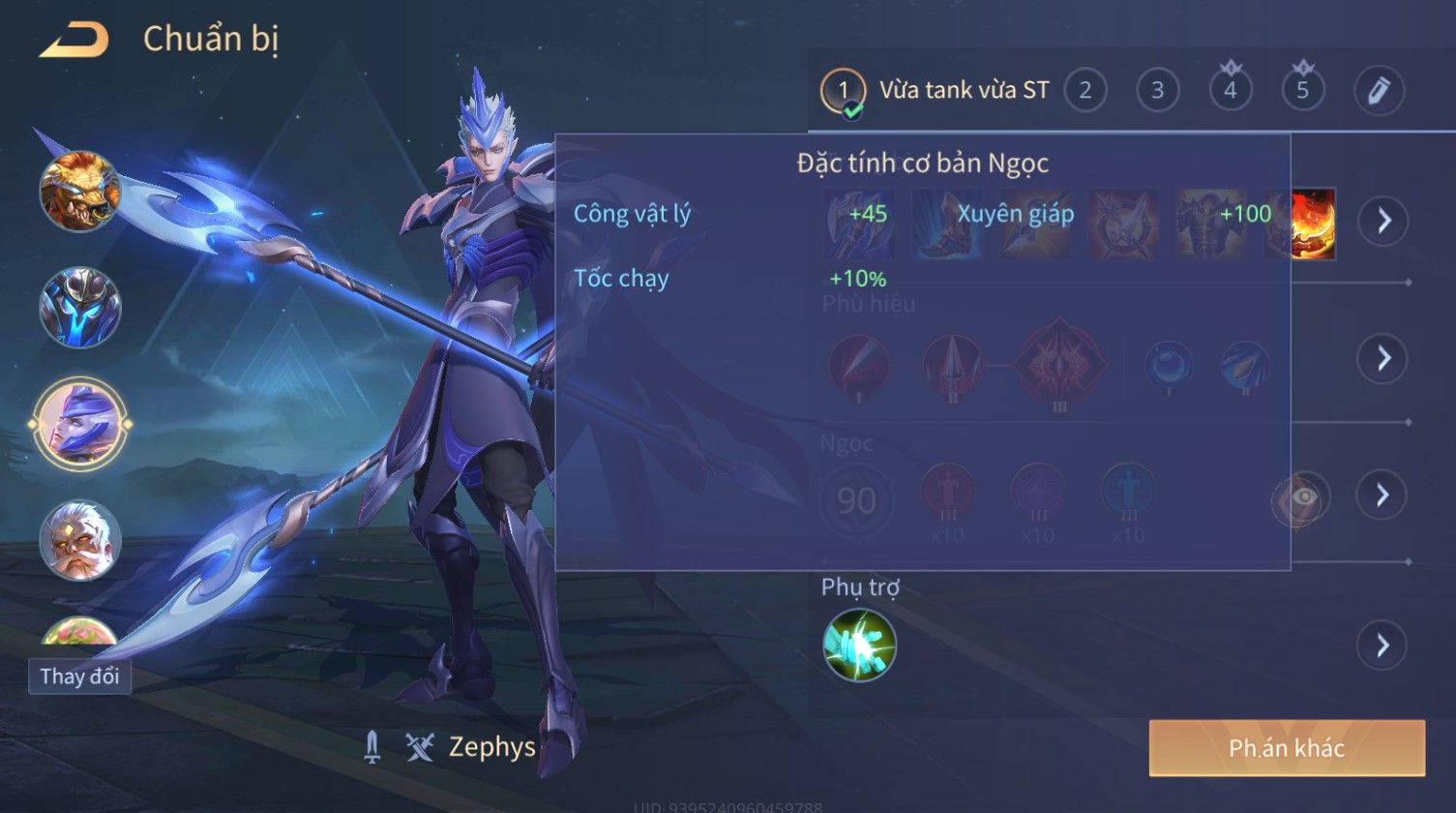Select the green Phụ trợ spell icon
This screenshot has height=813, width=1456.
coord(859,645)
